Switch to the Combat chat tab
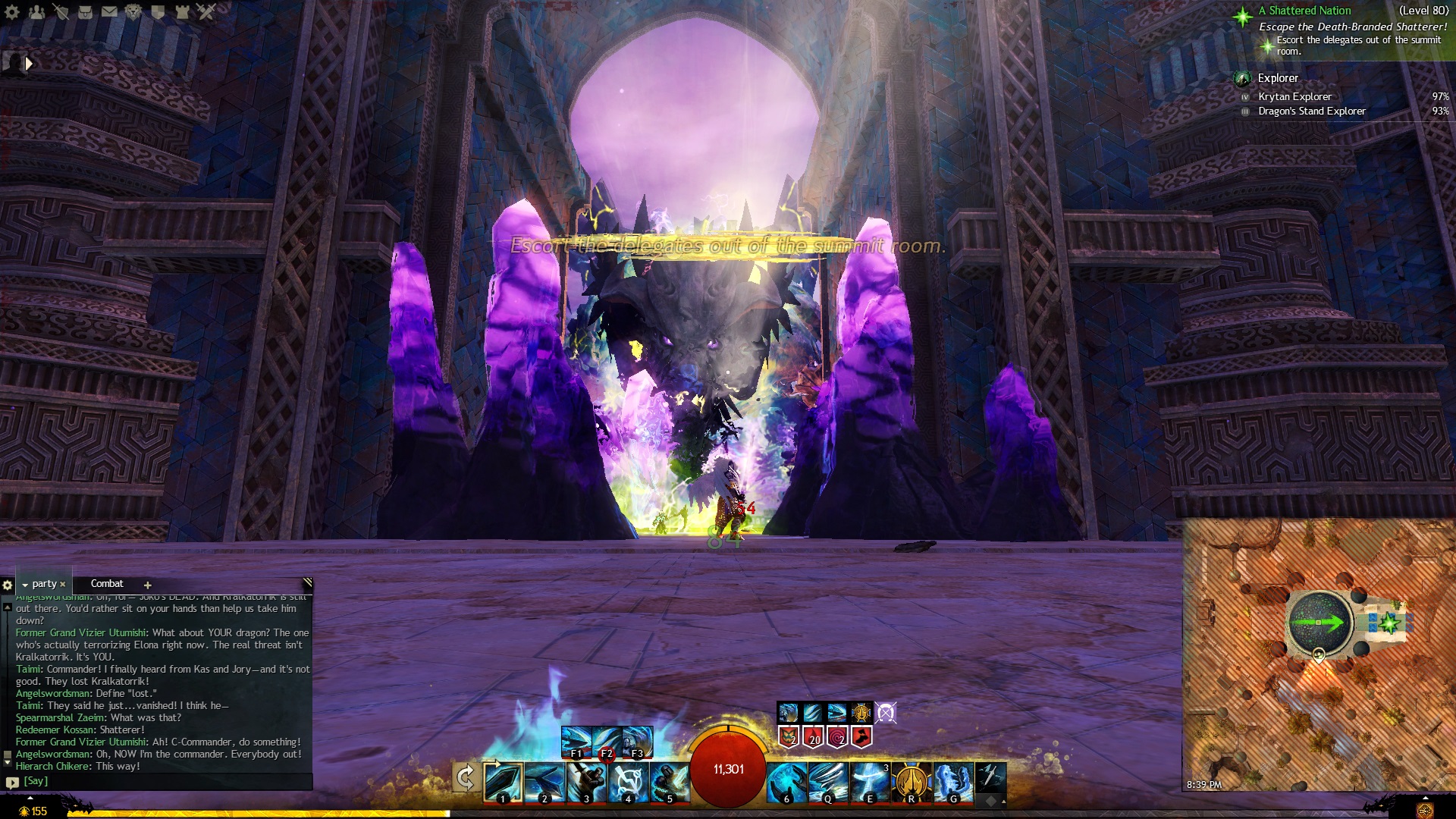This screenshot has height=819, width=1456. click(107, 584)
